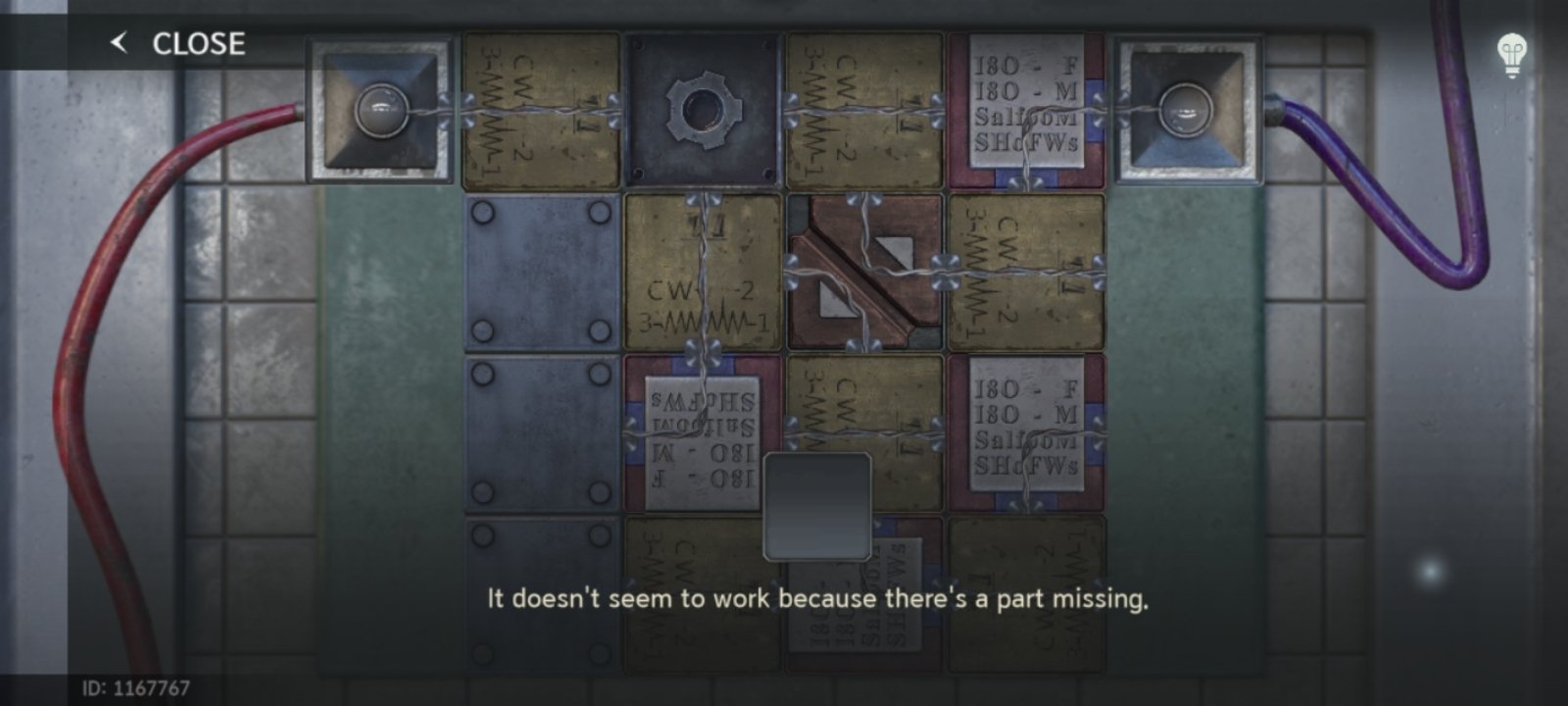The height and width of the screenshot is (706, 1568).
Task: Tap the upright yellow CW-2 tile
Action: [x=702, y=273]
